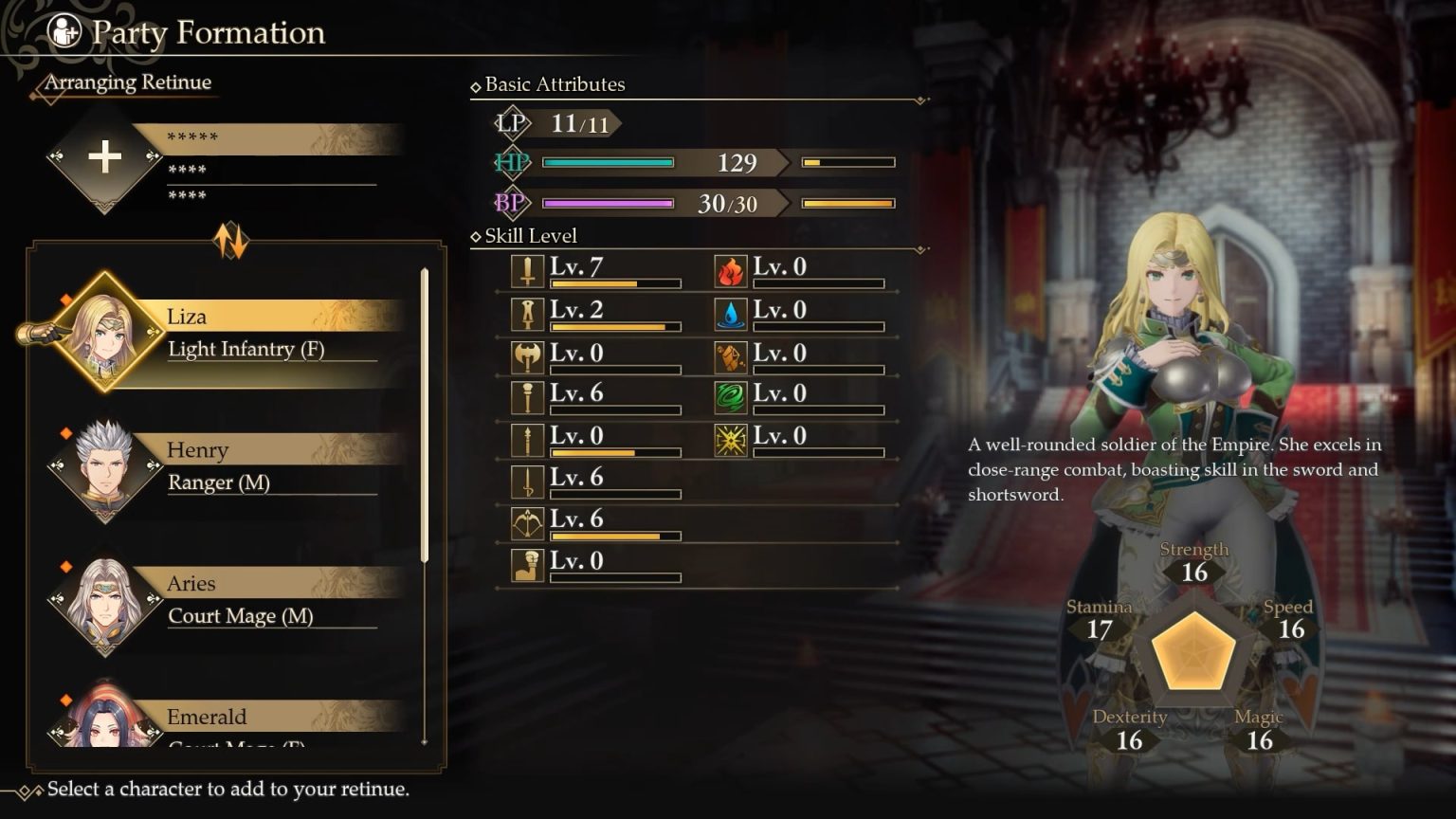Viewport: 1456px width, 819px height.
Task: Expand the Basic Attributes section header
Action: click(550, 84)
